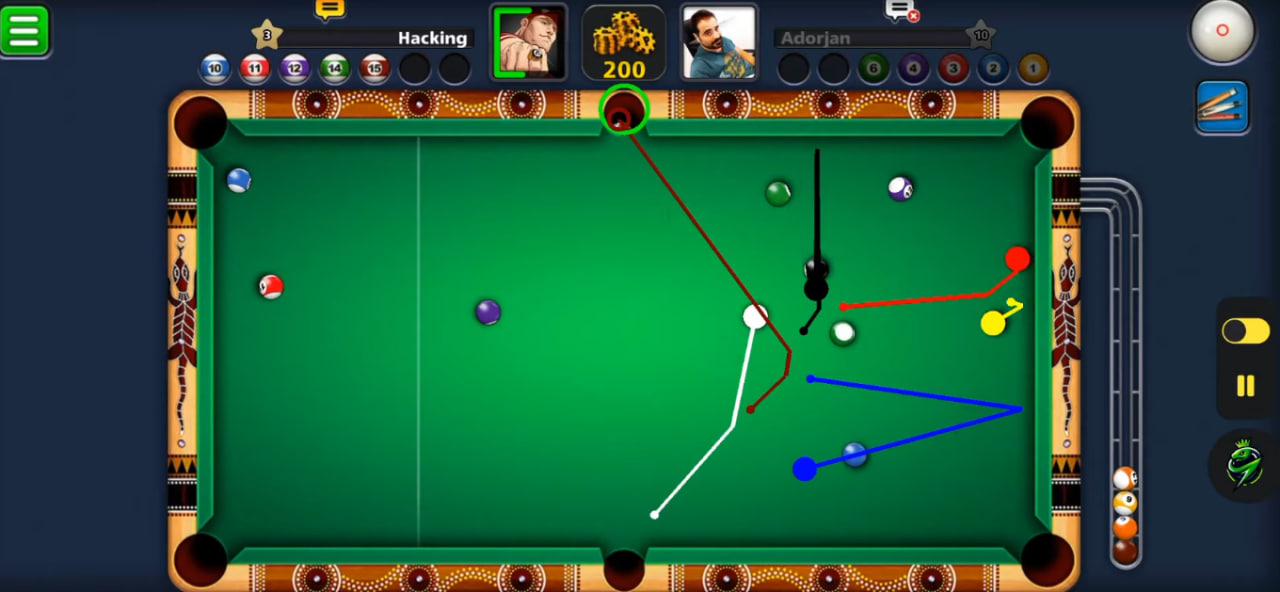This screenshot has height=592, width=1280.
Task: Toggle the yellow switch overlay
Action: [1245, 331]
